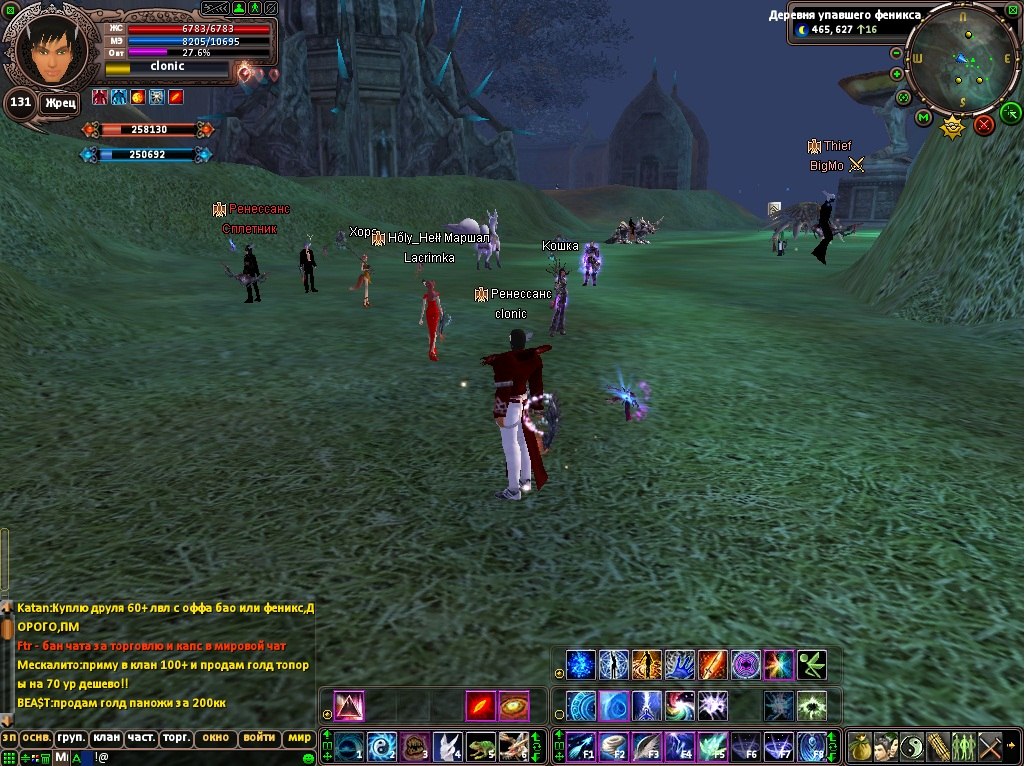Use the frog item in slot 5
Screen dimensions: 1026x766
[x=481, y=746]
